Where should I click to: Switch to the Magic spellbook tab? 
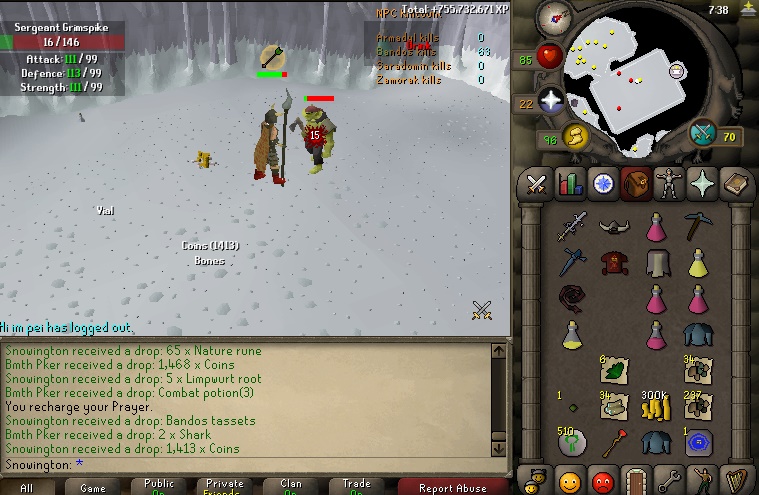(735, 184)
